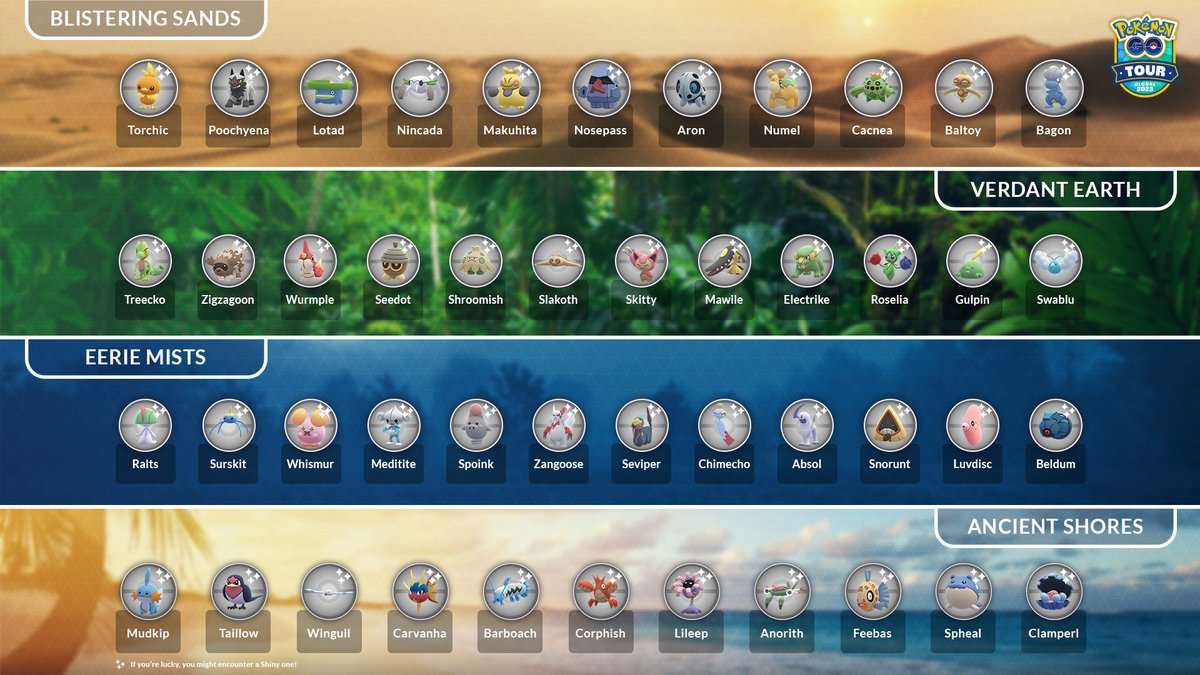Image resolution: width=1200 pixels, height=675 pixels.
Task: Select the Ralts icon
Action: (145, 426)
